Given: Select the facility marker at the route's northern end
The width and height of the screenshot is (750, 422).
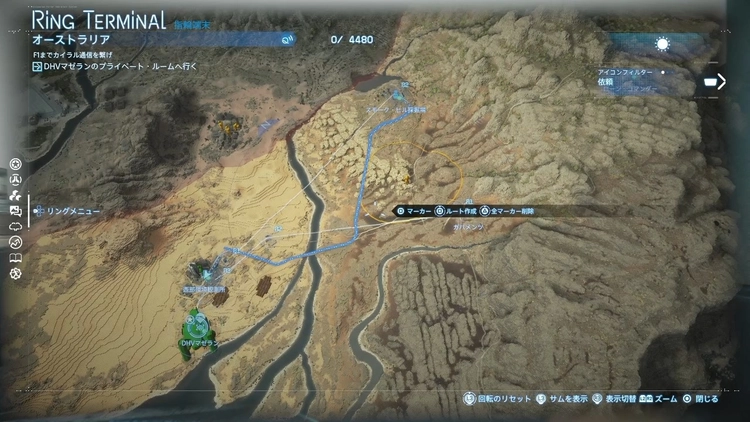Looking at the screenshot, I should click(399, 97).
